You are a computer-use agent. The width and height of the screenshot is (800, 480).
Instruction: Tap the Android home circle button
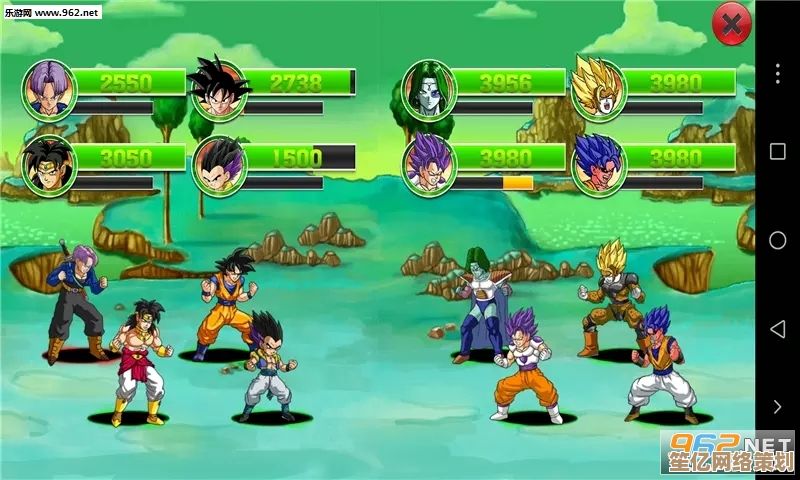pyautogui.click(x=777, y=240)
